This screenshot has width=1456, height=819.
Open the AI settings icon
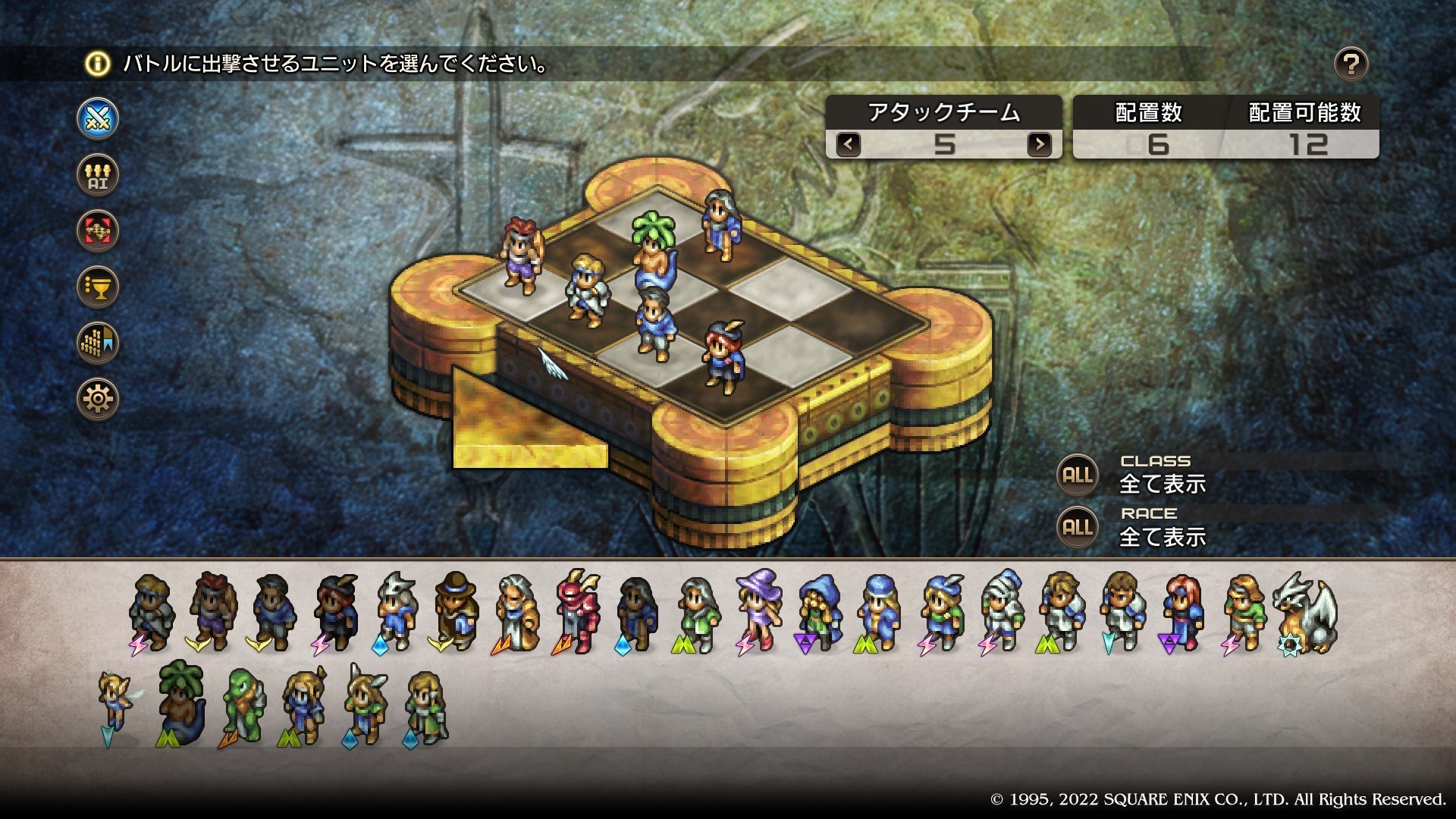[98, 175]
